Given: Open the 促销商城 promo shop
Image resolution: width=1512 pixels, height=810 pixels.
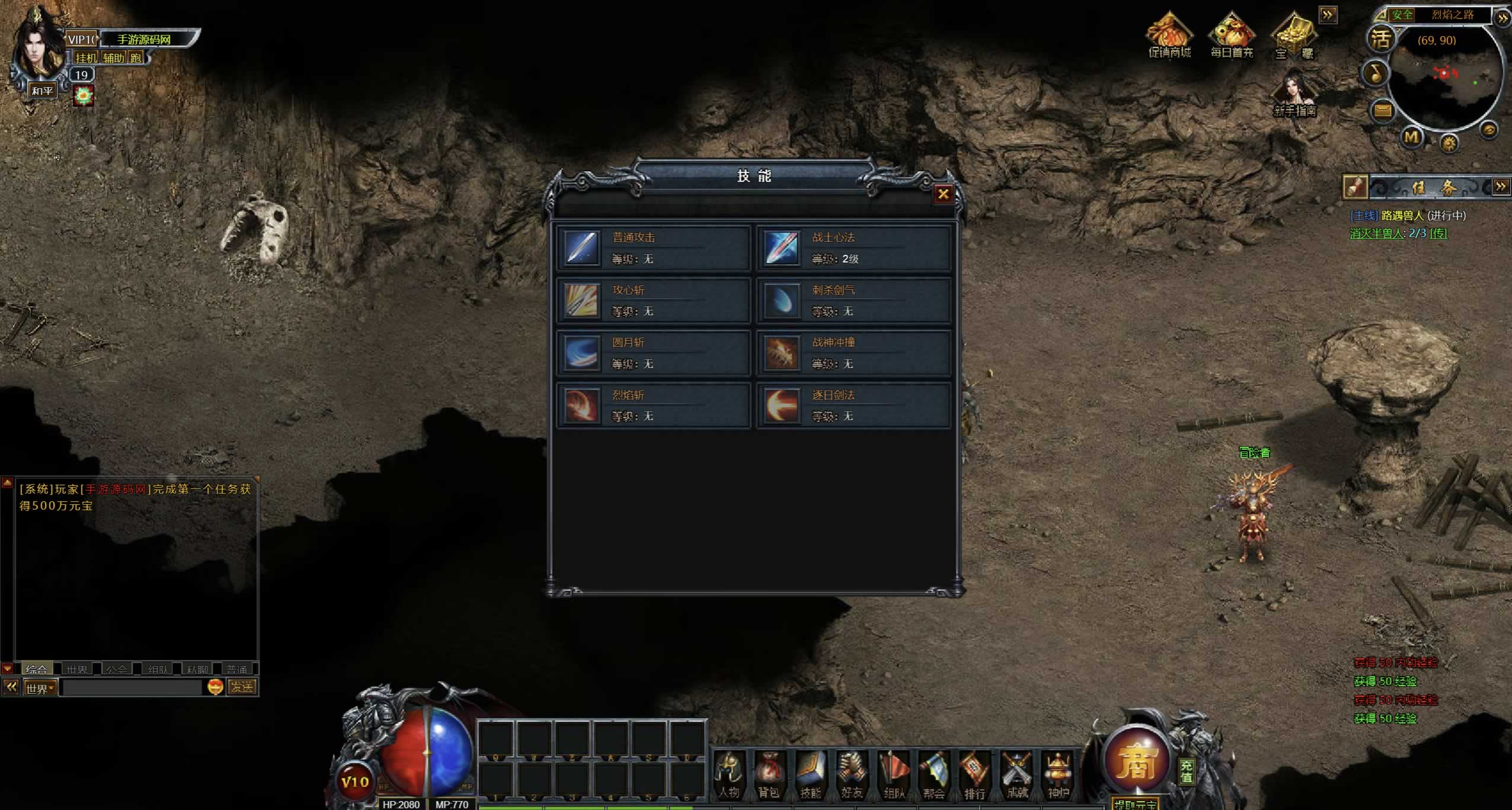Looking at the screenshot, I should click(1169, 36).
